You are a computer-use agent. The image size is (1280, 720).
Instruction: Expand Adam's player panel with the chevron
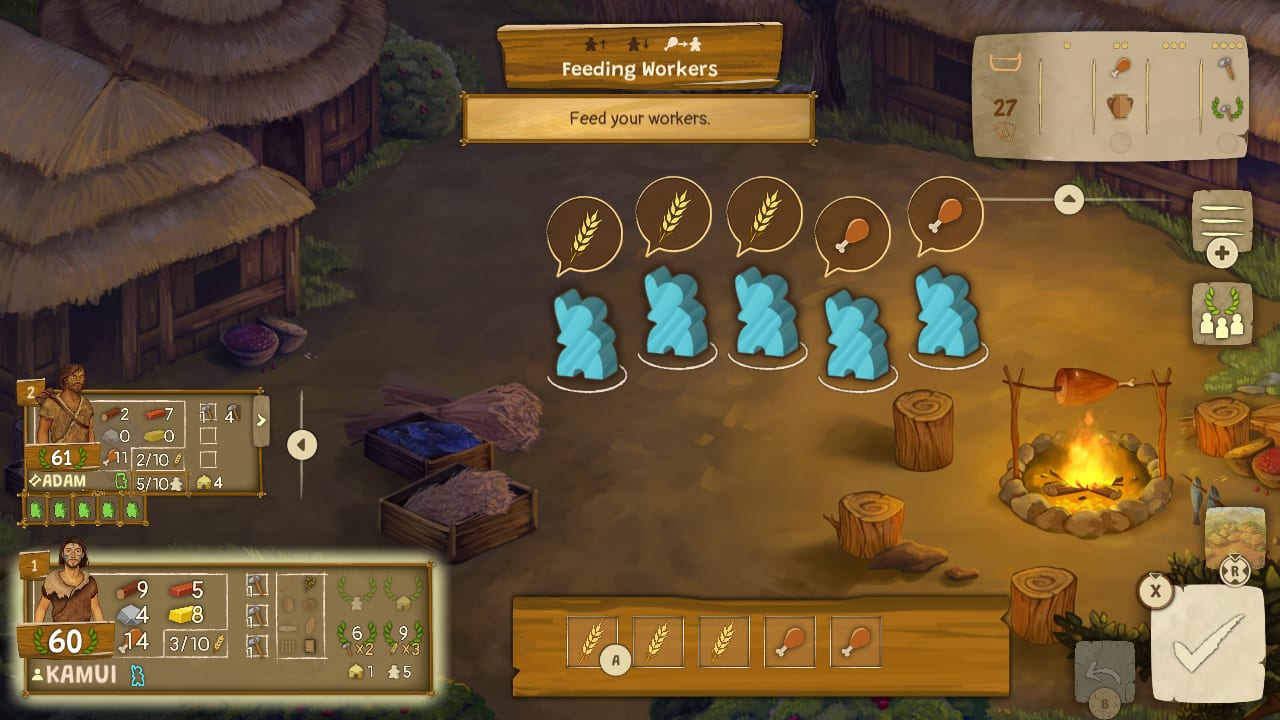pos(262,422)
